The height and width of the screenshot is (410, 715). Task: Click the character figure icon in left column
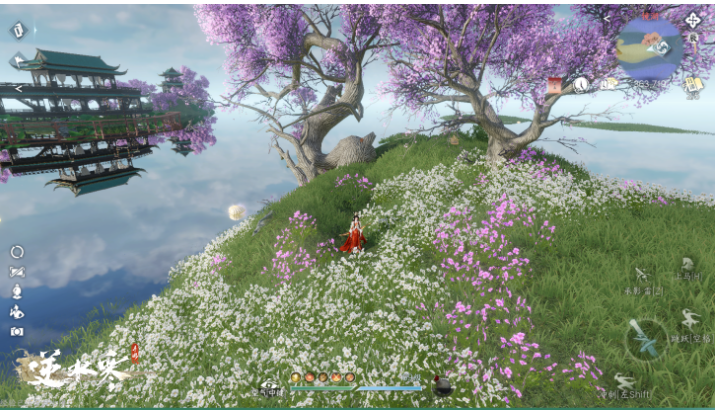[x=17, y=291]
